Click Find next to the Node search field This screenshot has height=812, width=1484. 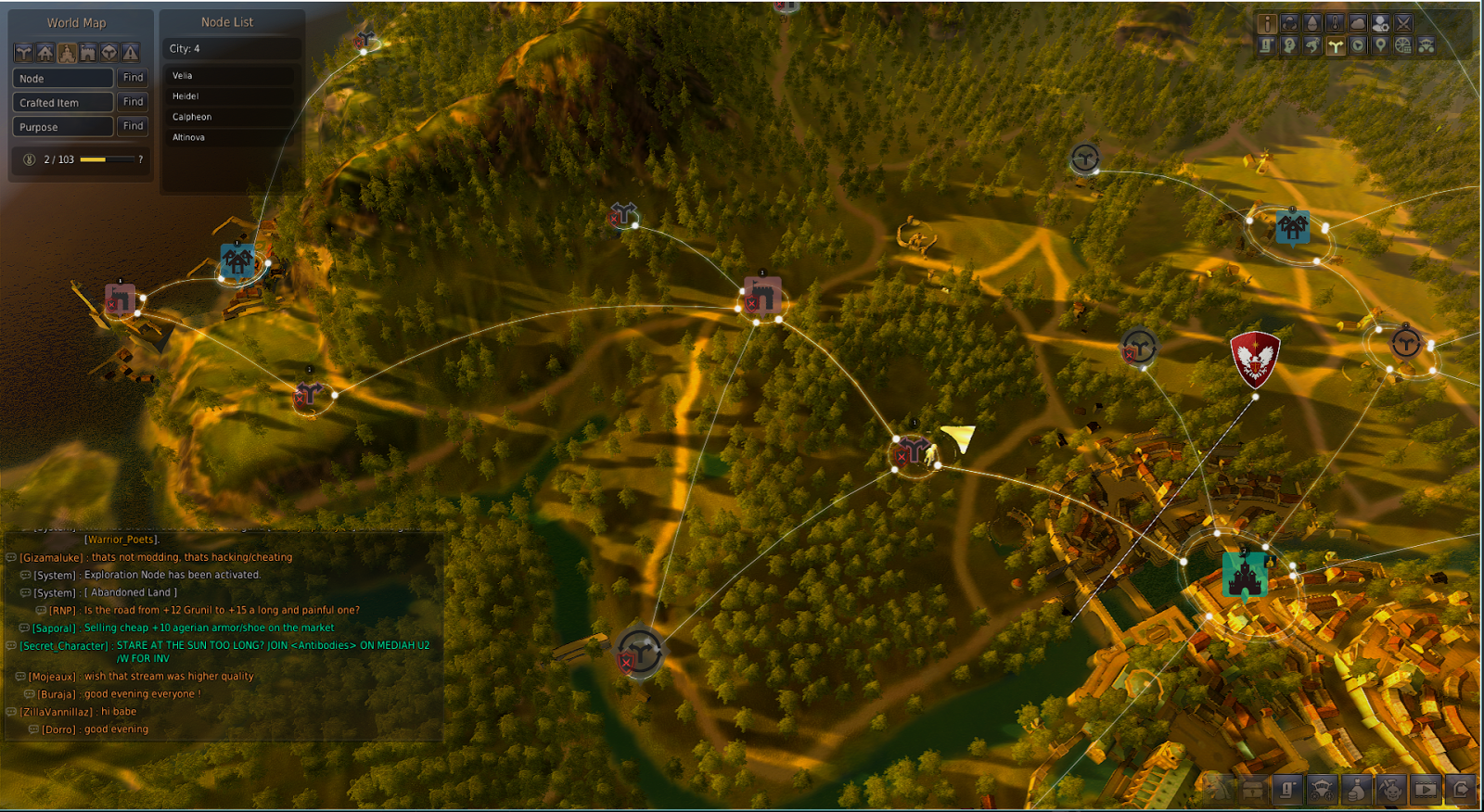click(132, 78)
